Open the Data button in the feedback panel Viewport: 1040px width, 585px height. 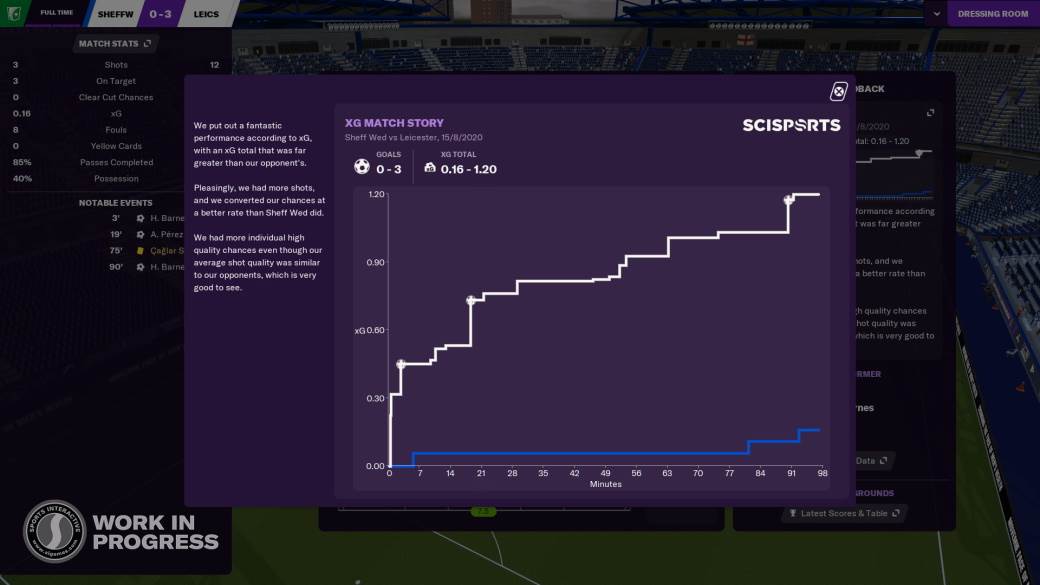pos(870,461)
